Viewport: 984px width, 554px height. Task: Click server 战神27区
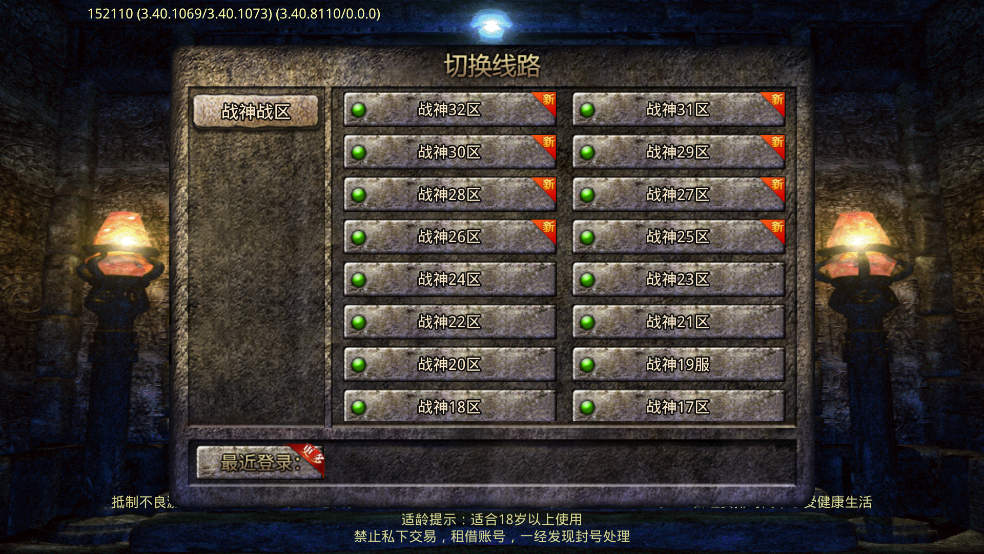pyautogui.click(x=678, y=194)
